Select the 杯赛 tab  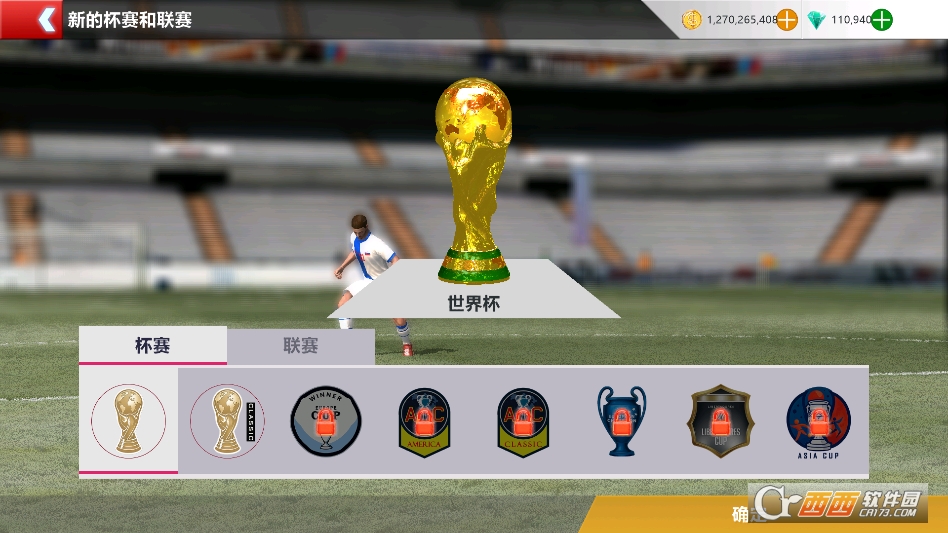pyautogui.click(x=152, y=346)
